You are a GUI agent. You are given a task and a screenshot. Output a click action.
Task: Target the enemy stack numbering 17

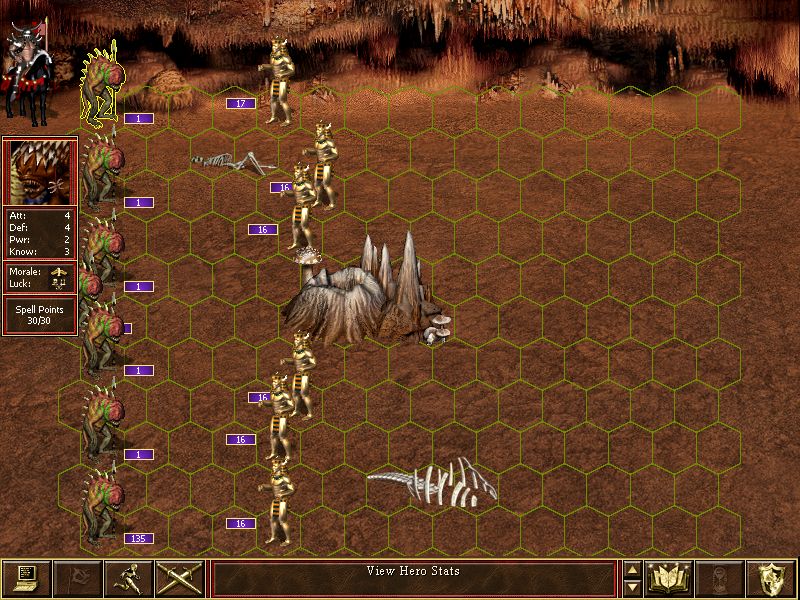277,80
